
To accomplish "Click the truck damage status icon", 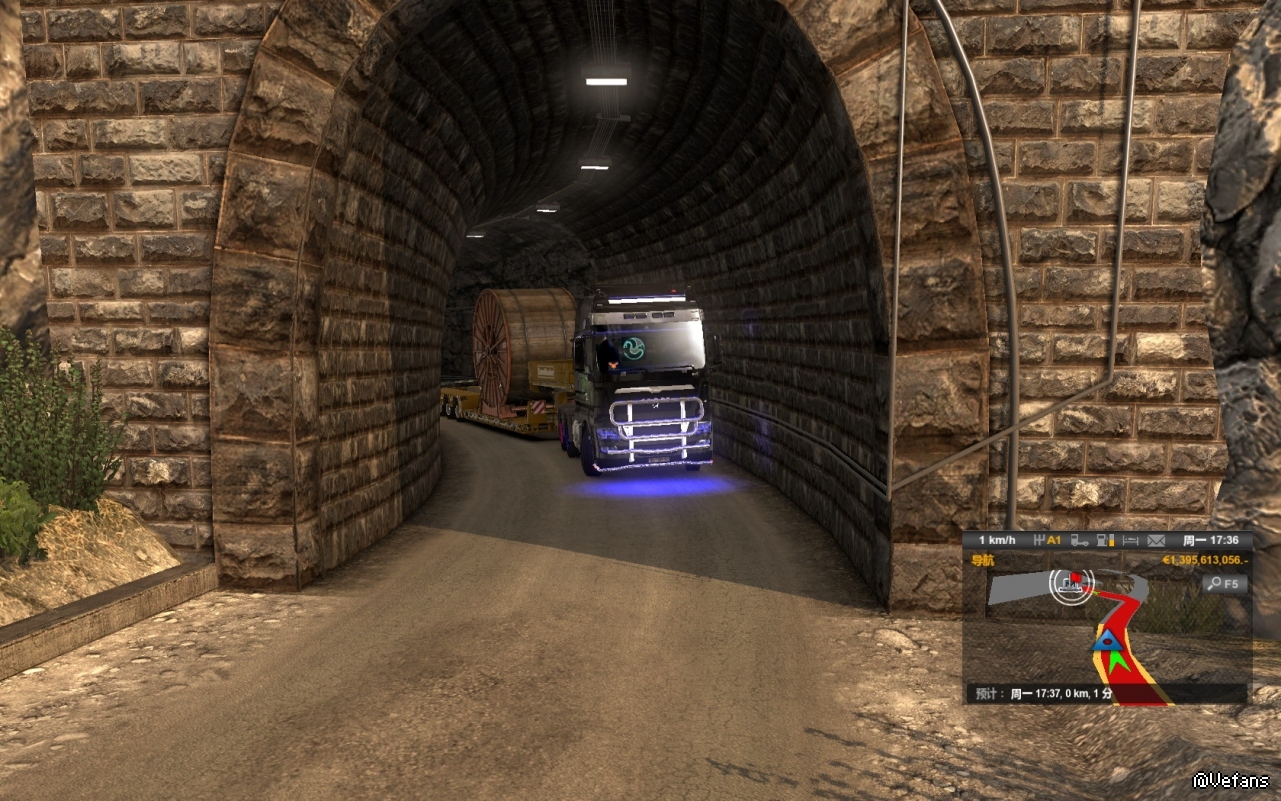I will coord(1080,541).
